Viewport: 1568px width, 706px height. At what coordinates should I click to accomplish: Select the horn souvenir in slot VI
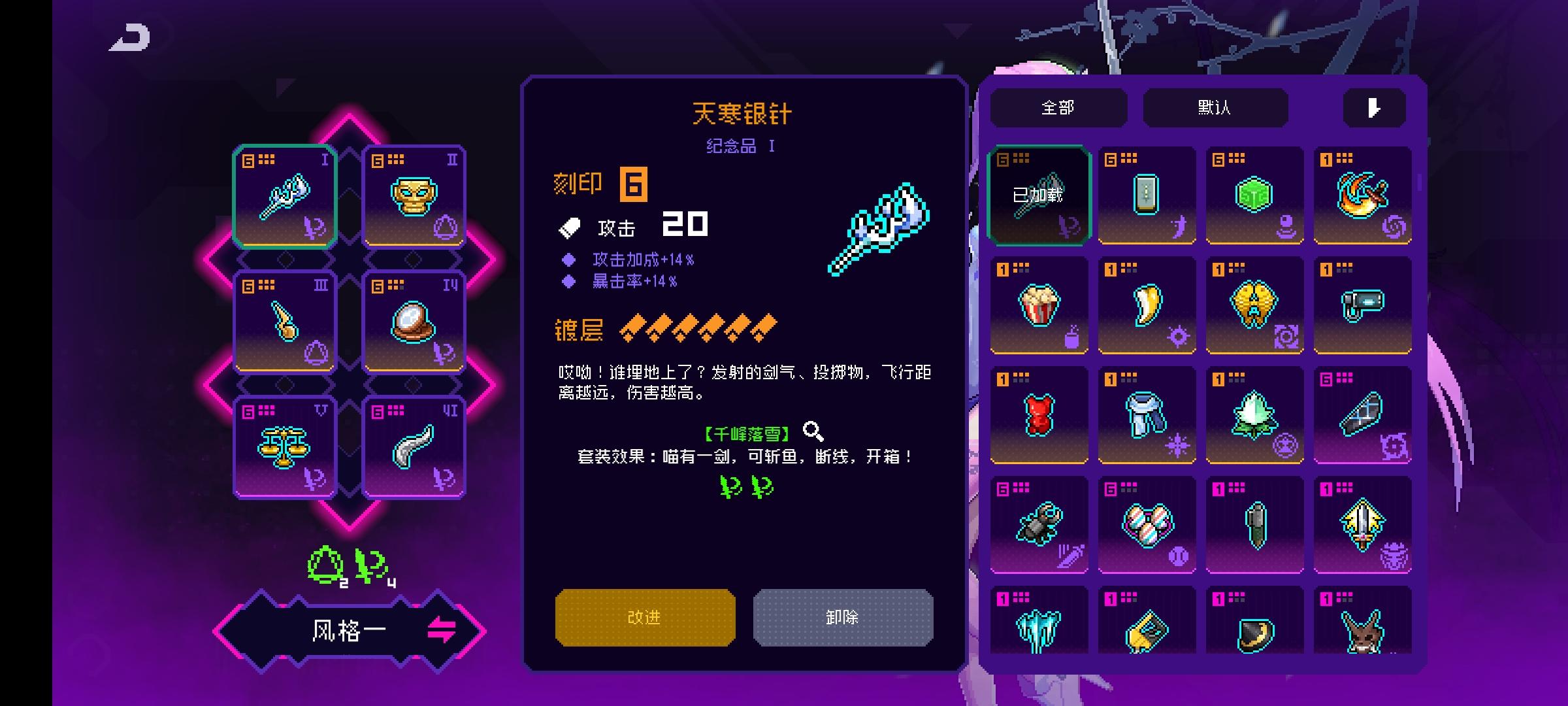pos(414,446)
